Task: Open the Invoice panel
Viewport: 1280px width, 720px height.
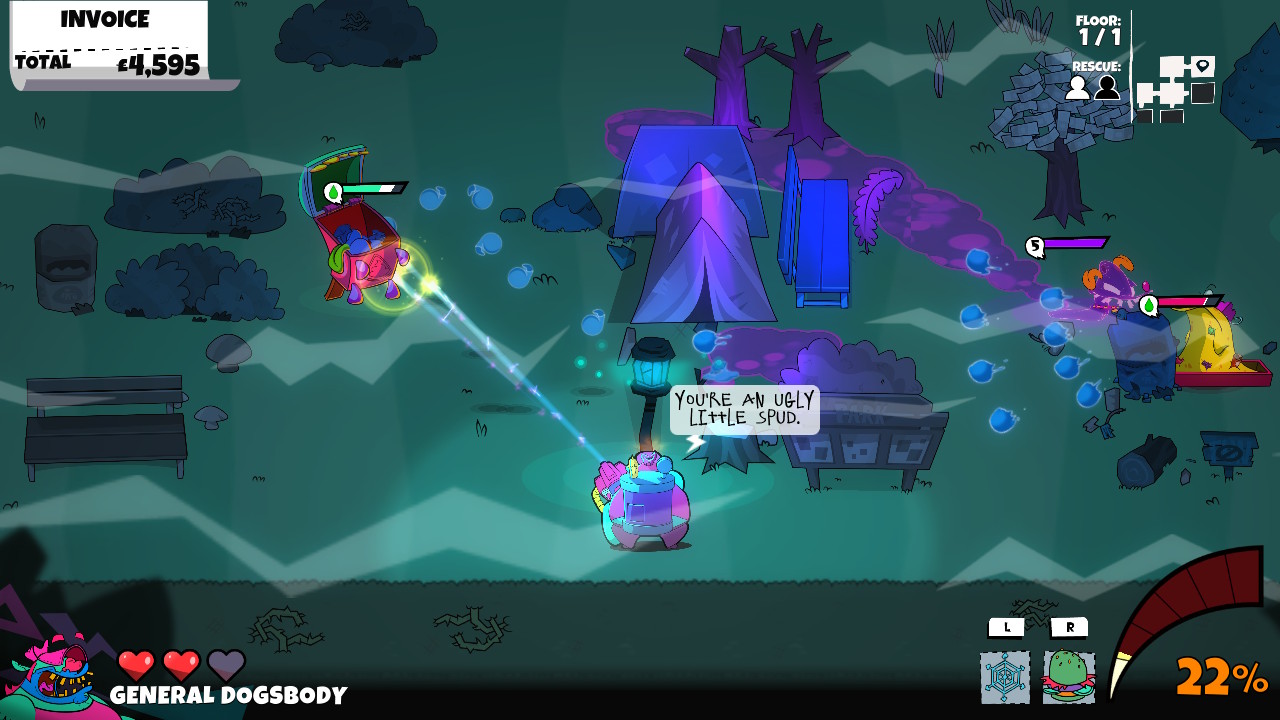Action: (103, 19)
